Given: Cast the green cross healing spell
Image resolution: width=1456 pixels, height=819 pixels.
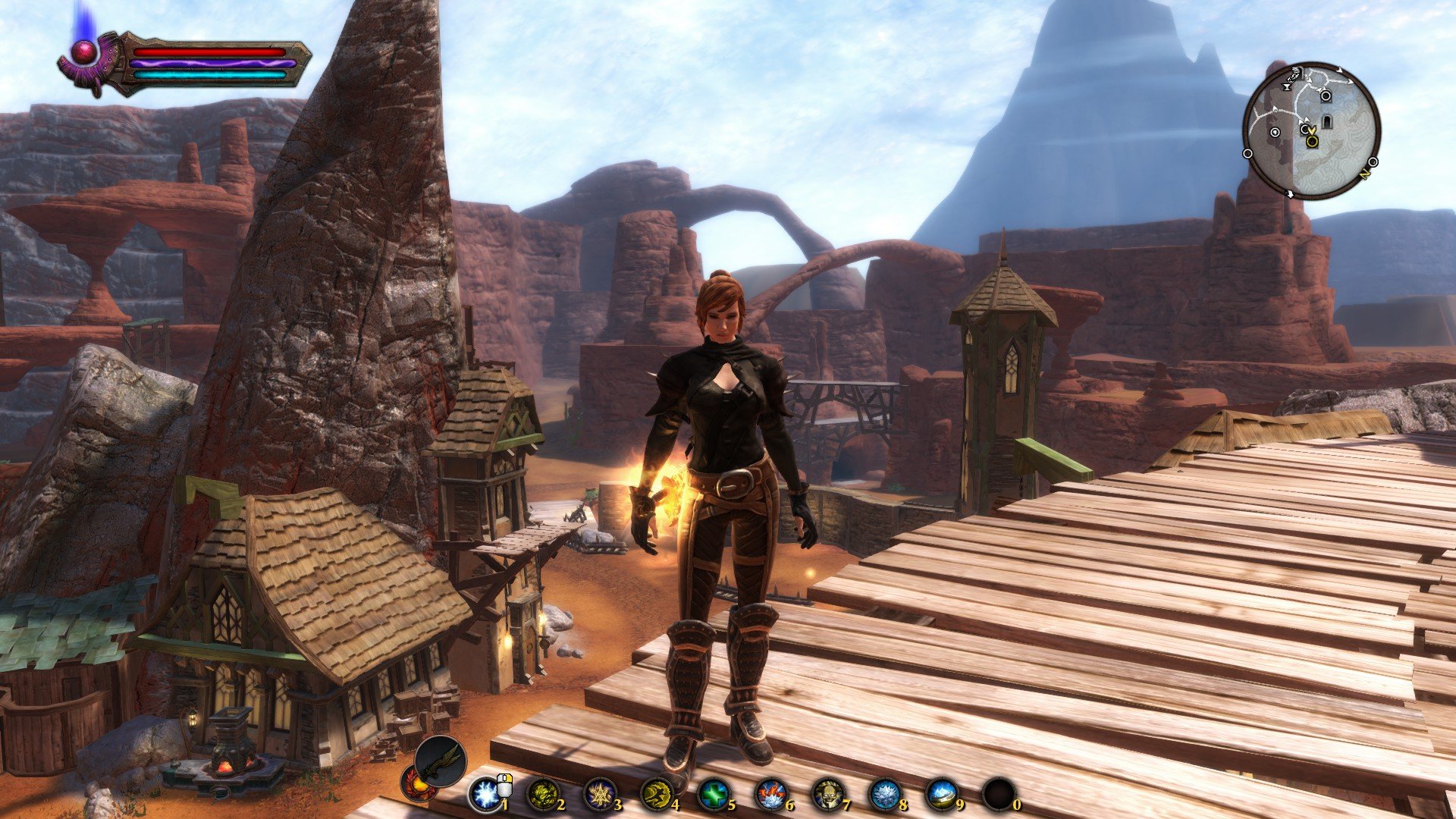Looking at the screenshot, I should click(713, 795).
